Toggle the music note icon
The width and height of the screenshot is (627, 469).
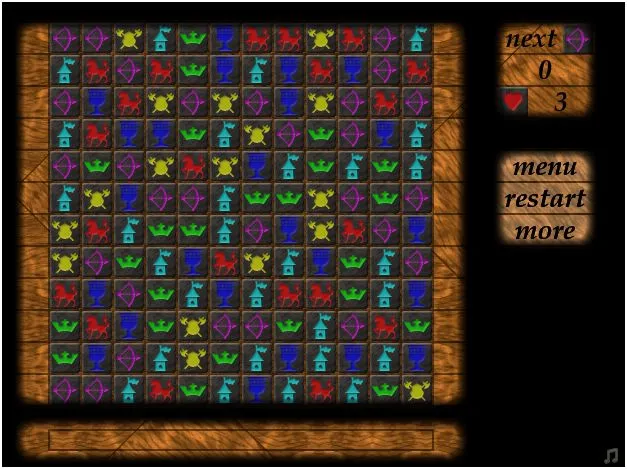pos(610,455)
